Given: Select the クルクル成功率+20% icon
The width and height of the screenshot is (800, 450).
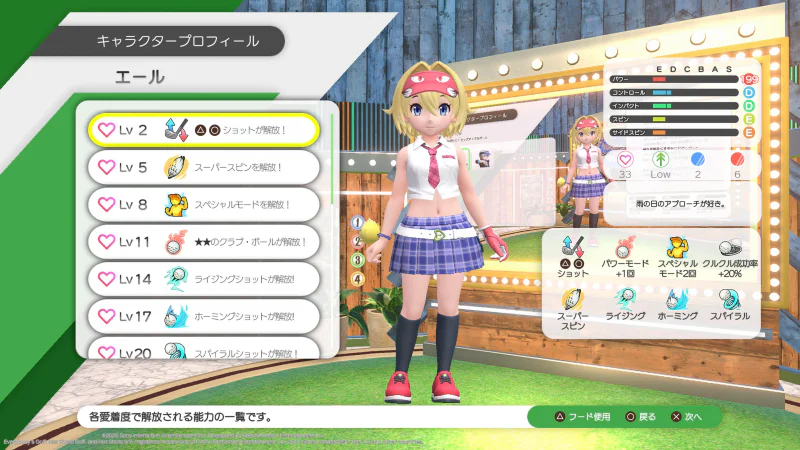Looking at the screenshot, I should click(x=728, y=247).
